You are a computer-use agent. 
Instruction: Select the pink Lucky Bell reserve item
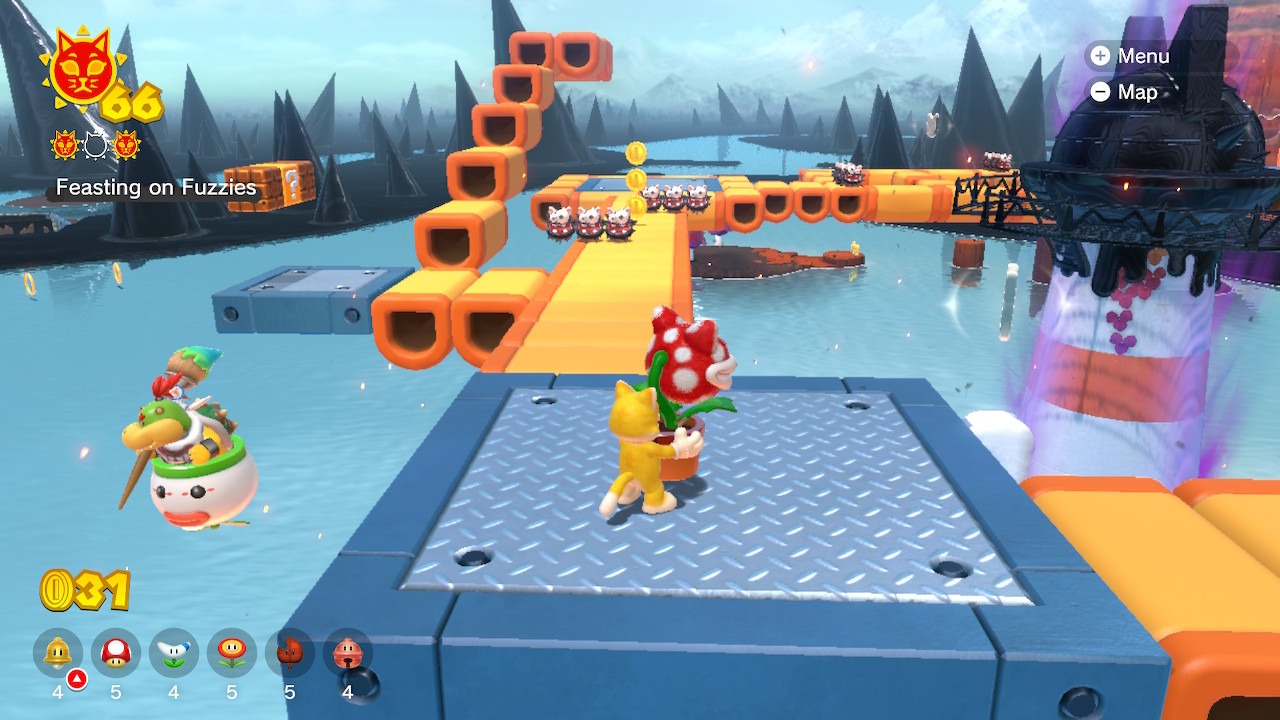348,654
